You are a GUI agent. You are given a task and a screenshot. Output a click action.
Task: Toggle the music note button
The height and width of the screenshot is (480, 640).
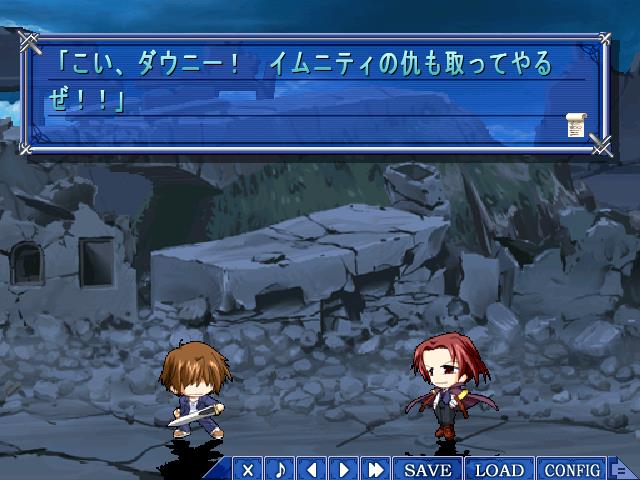280,469
